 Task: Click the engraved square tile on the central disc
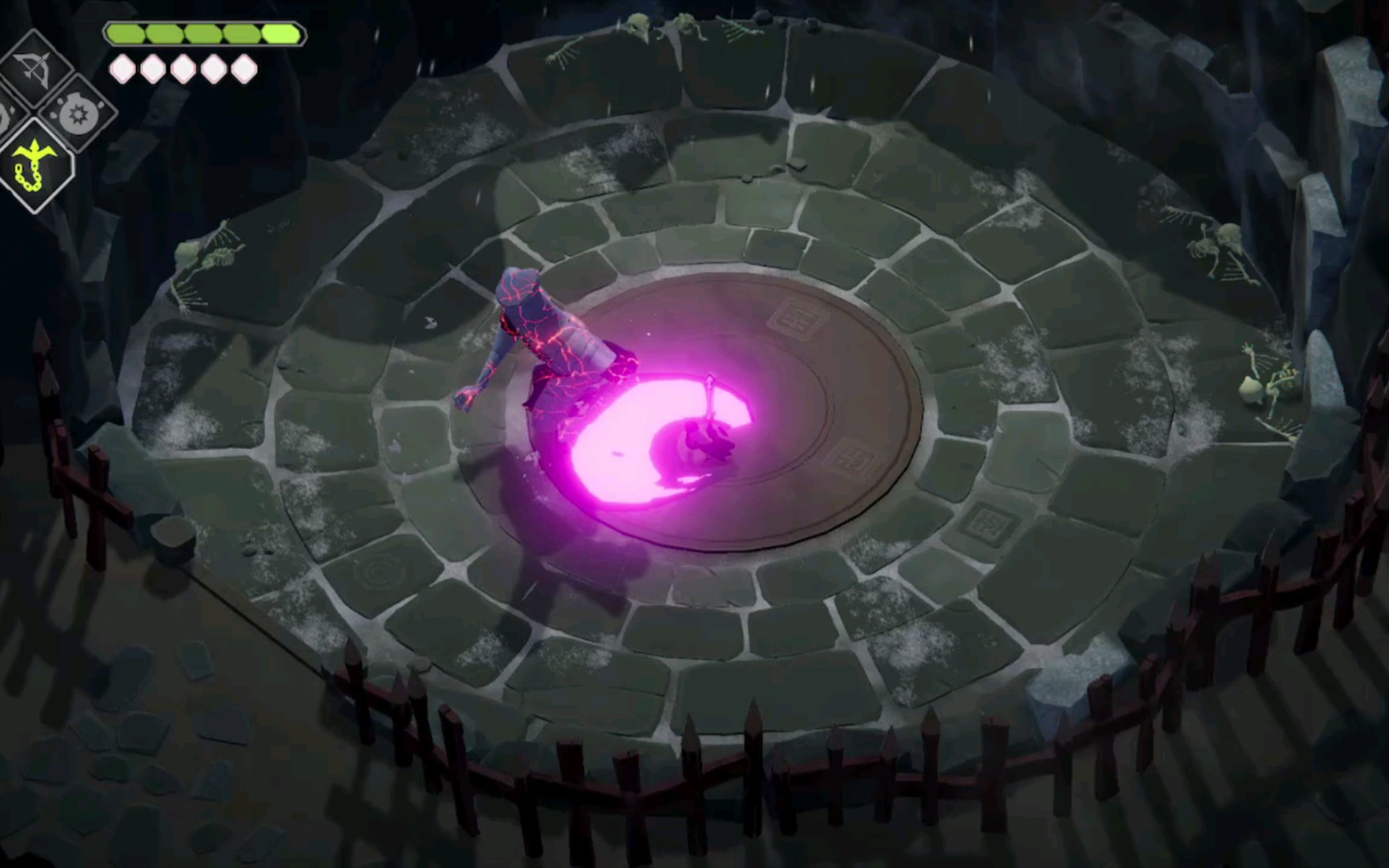tap(794, 317)
